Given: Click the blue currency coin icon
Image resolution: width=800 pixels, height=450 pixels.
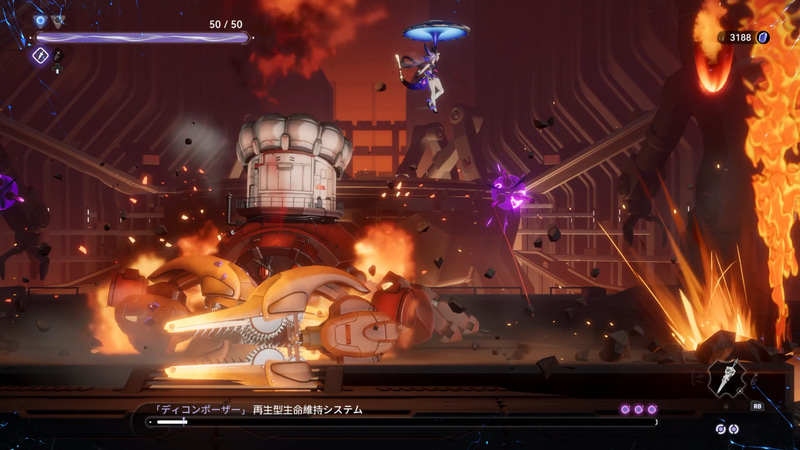Looking at the screenshot, I should point(762,37).
